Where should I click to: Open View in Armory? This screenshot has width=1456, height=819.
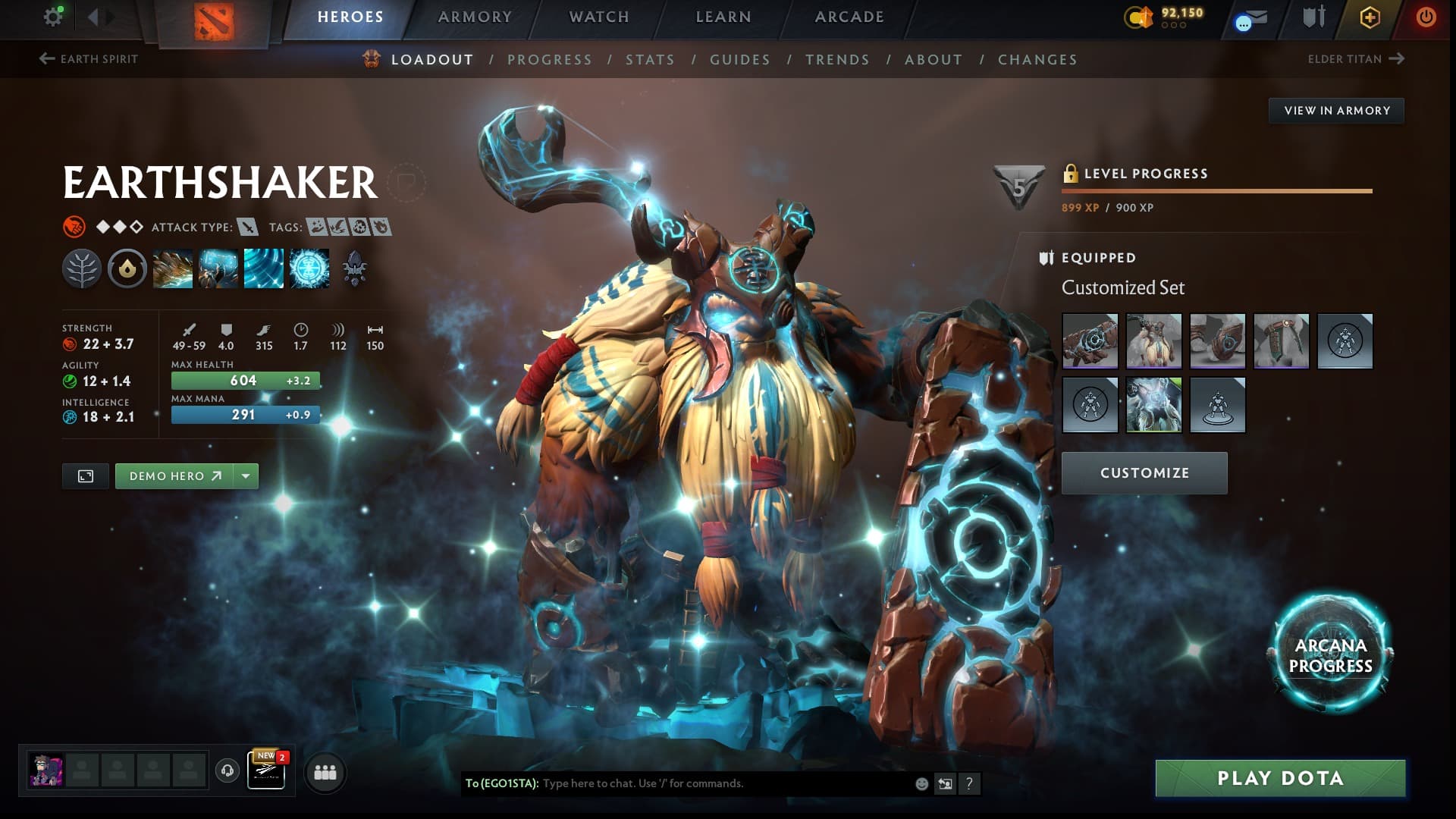1336,111
